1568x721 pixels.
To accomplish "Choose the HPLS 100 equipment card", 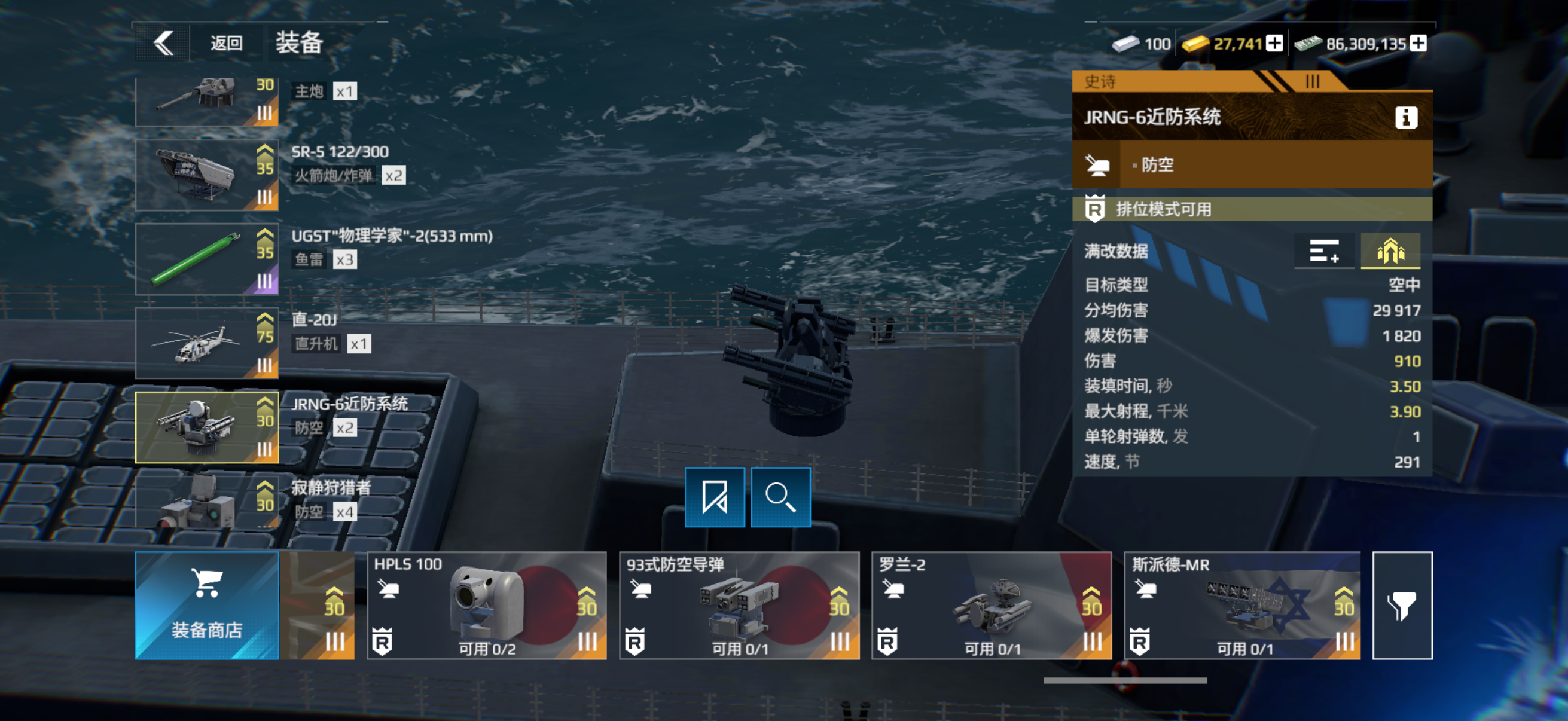I will [487, 606].
